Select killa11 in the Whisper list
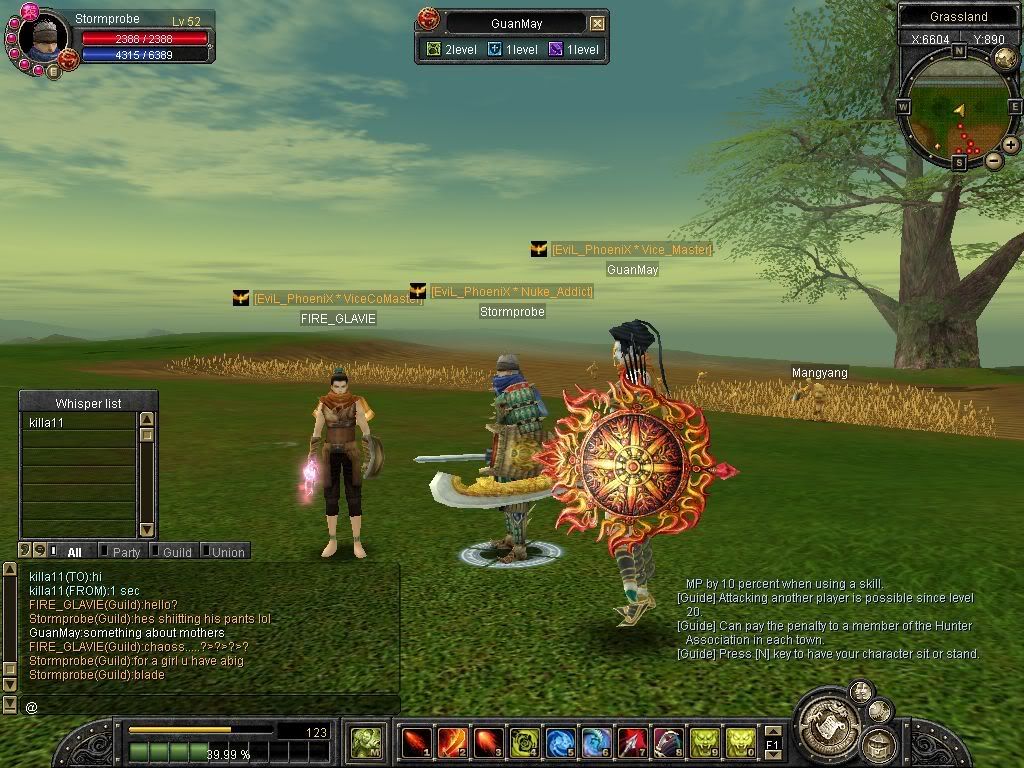The image size is (1024, 768). 78,423
